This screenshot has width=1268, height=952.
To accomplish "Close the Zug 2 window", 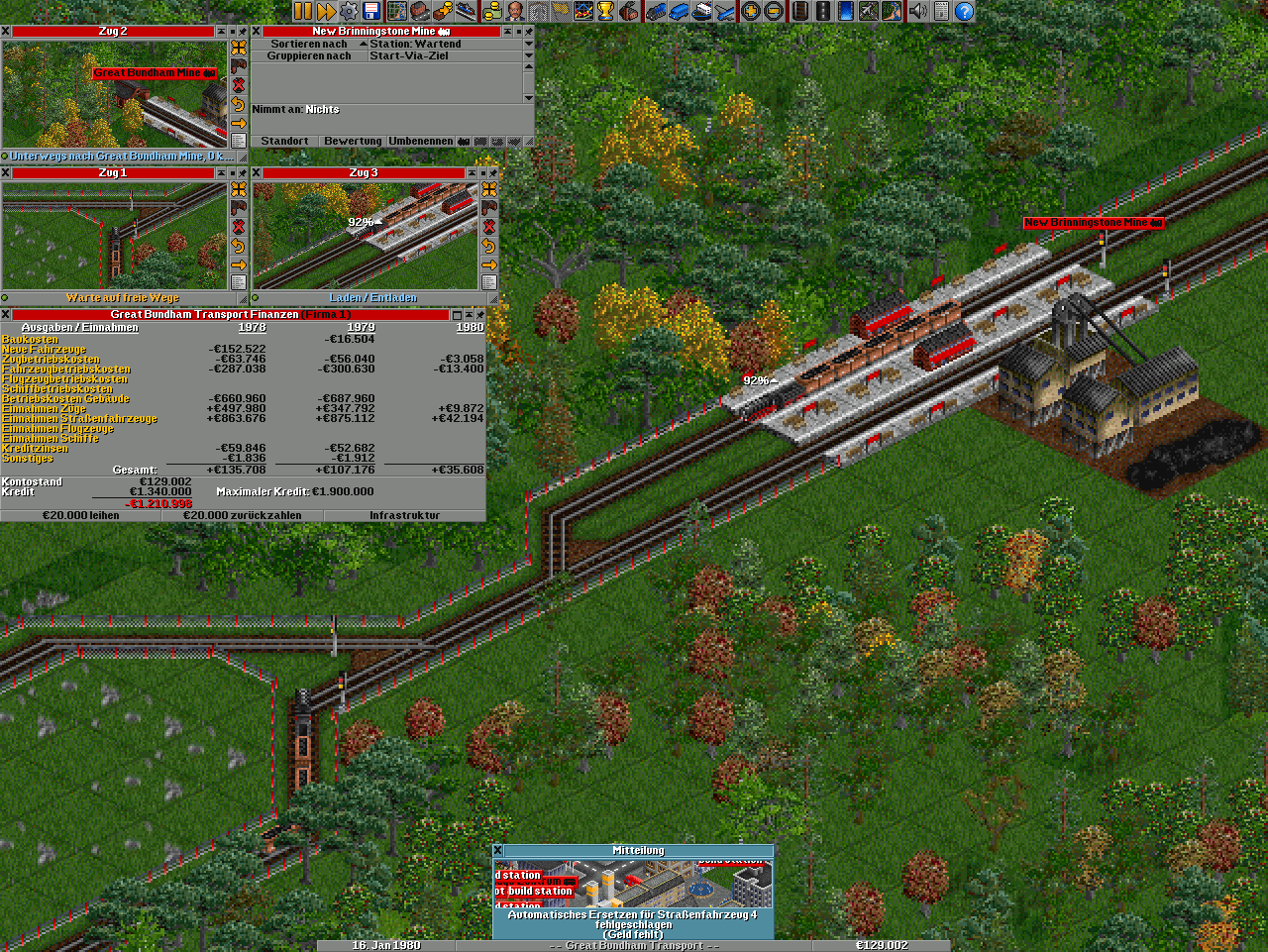I will pos(6,32).
